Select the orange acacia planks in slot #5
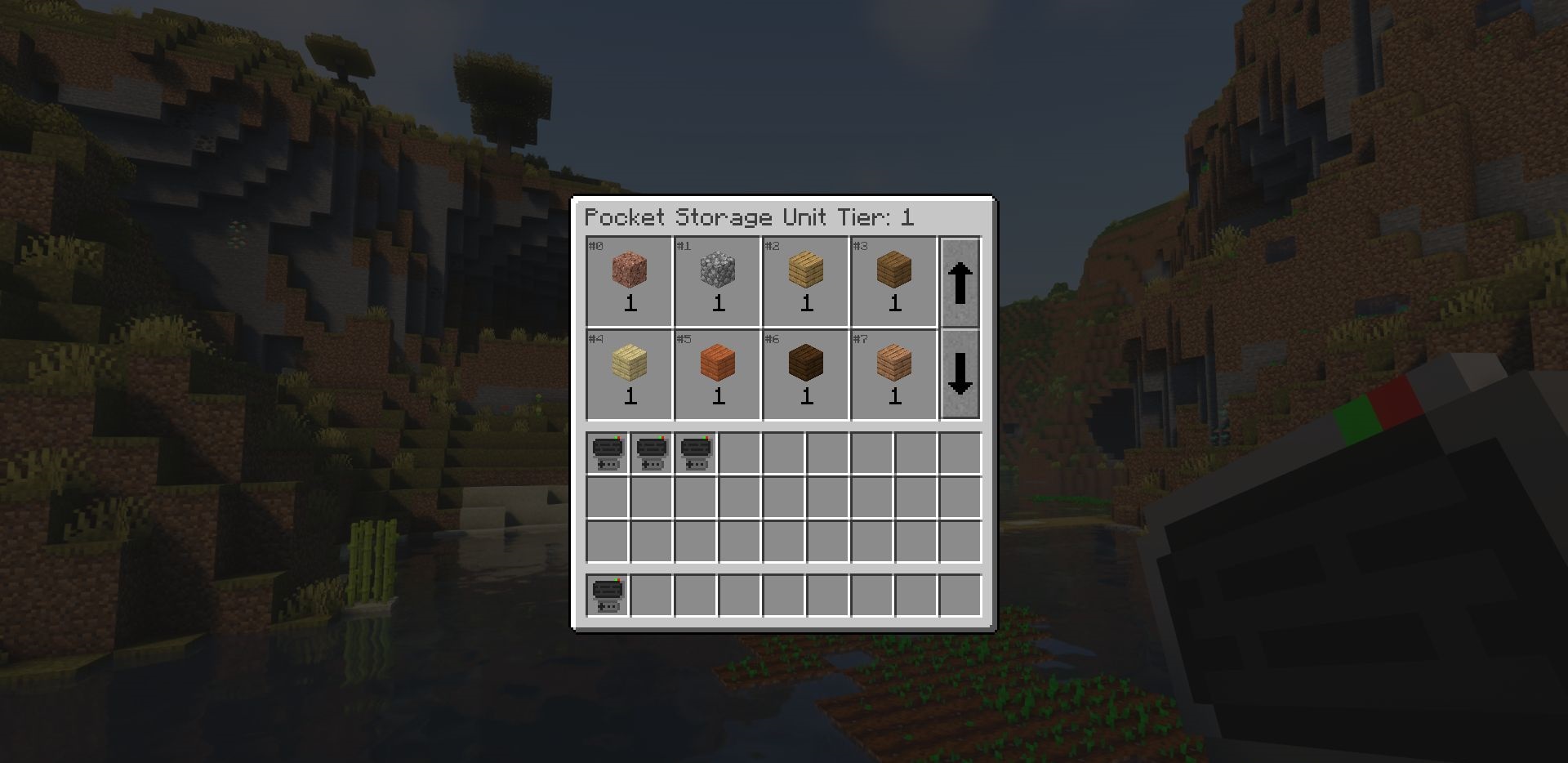The height and width of the screenshot is (763, 1568). tap(718, 364)
